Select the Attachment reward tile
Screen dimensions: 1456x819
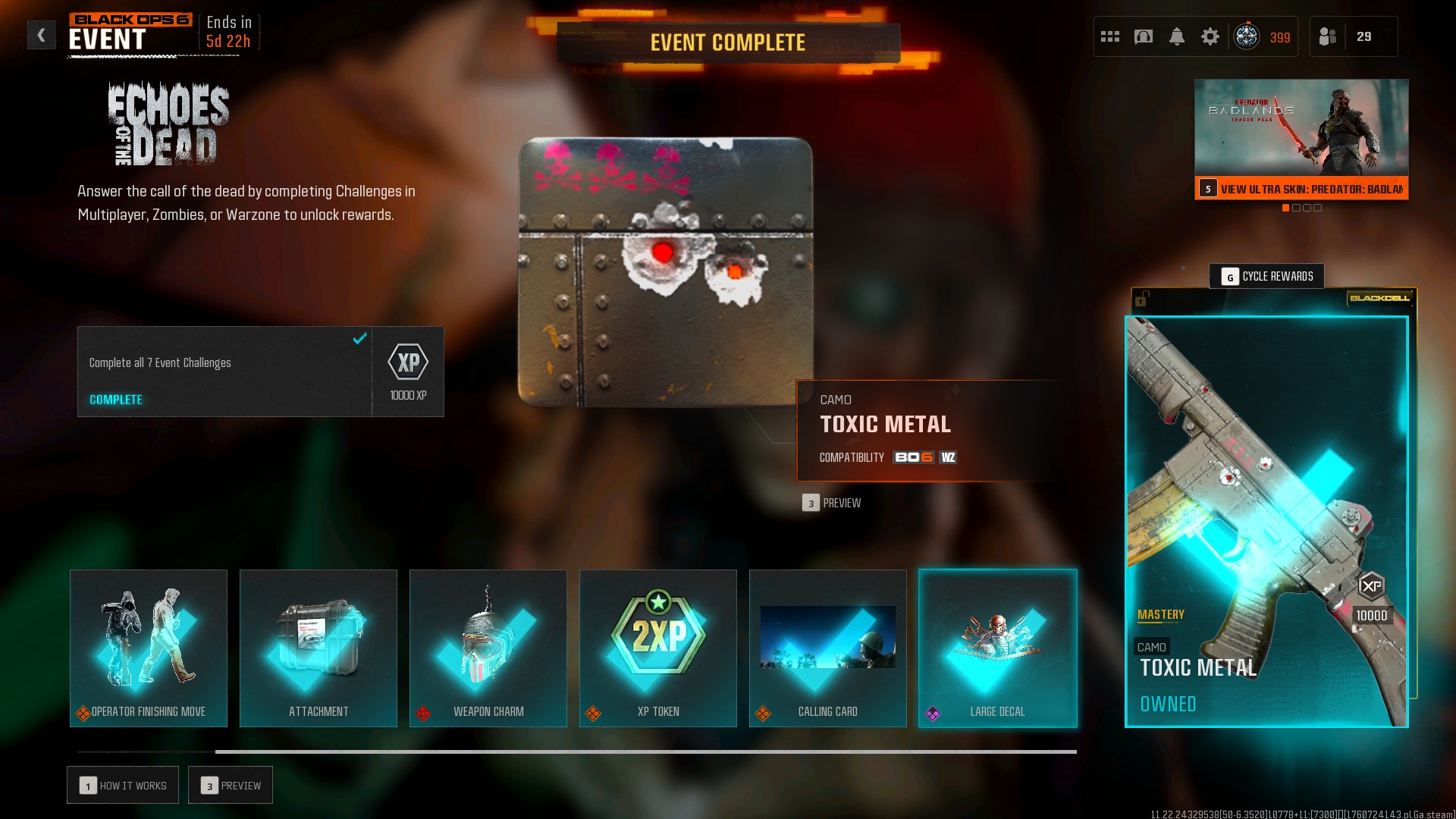point(318,648)
